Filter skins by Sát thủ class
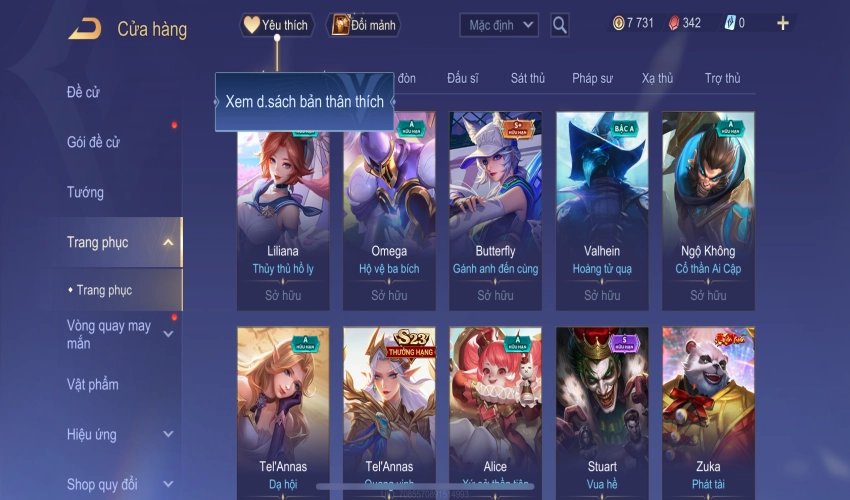 click(527, 78)
